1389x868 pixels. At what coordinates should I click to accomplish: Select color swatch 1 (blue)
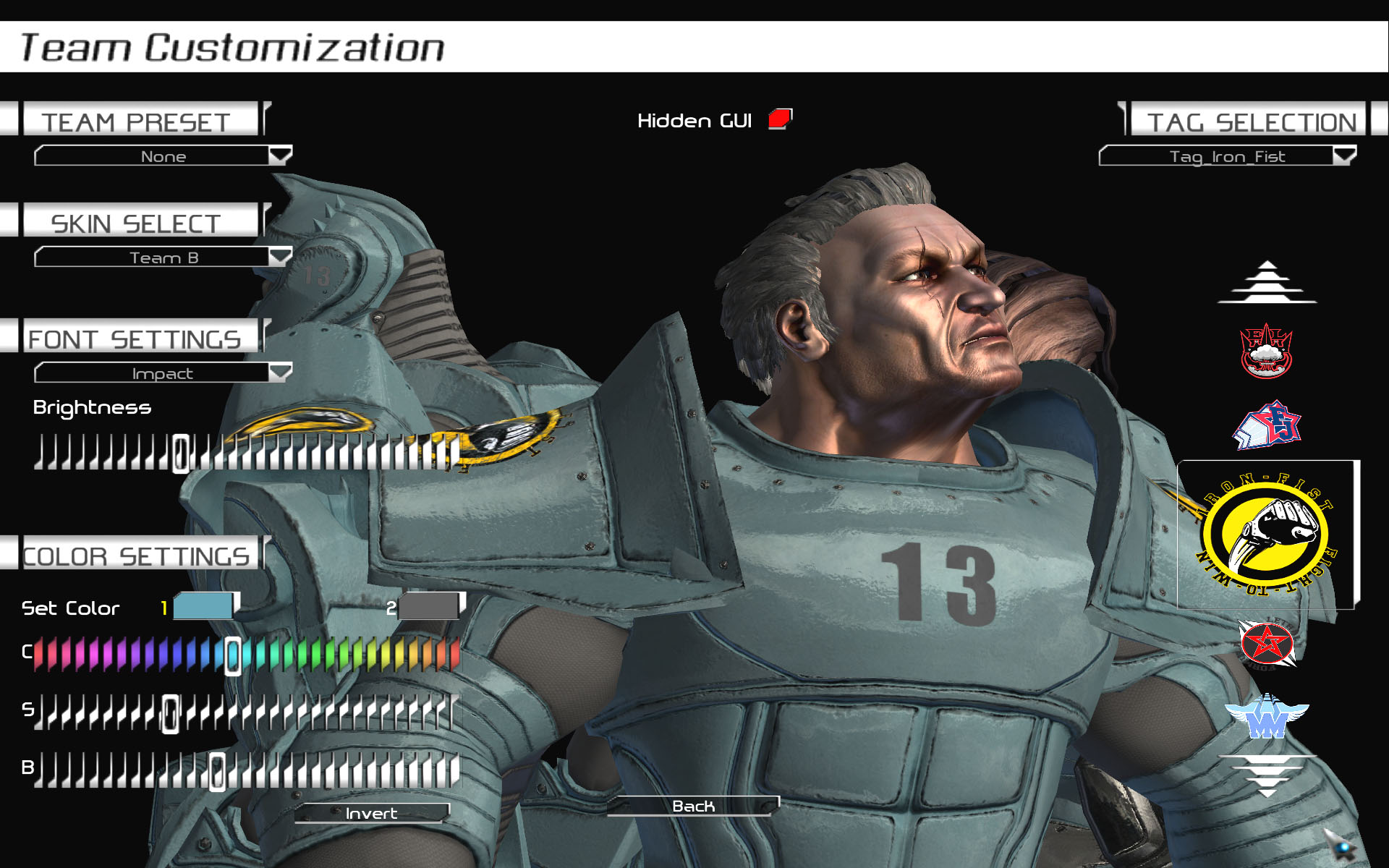[x=203, y=606]
